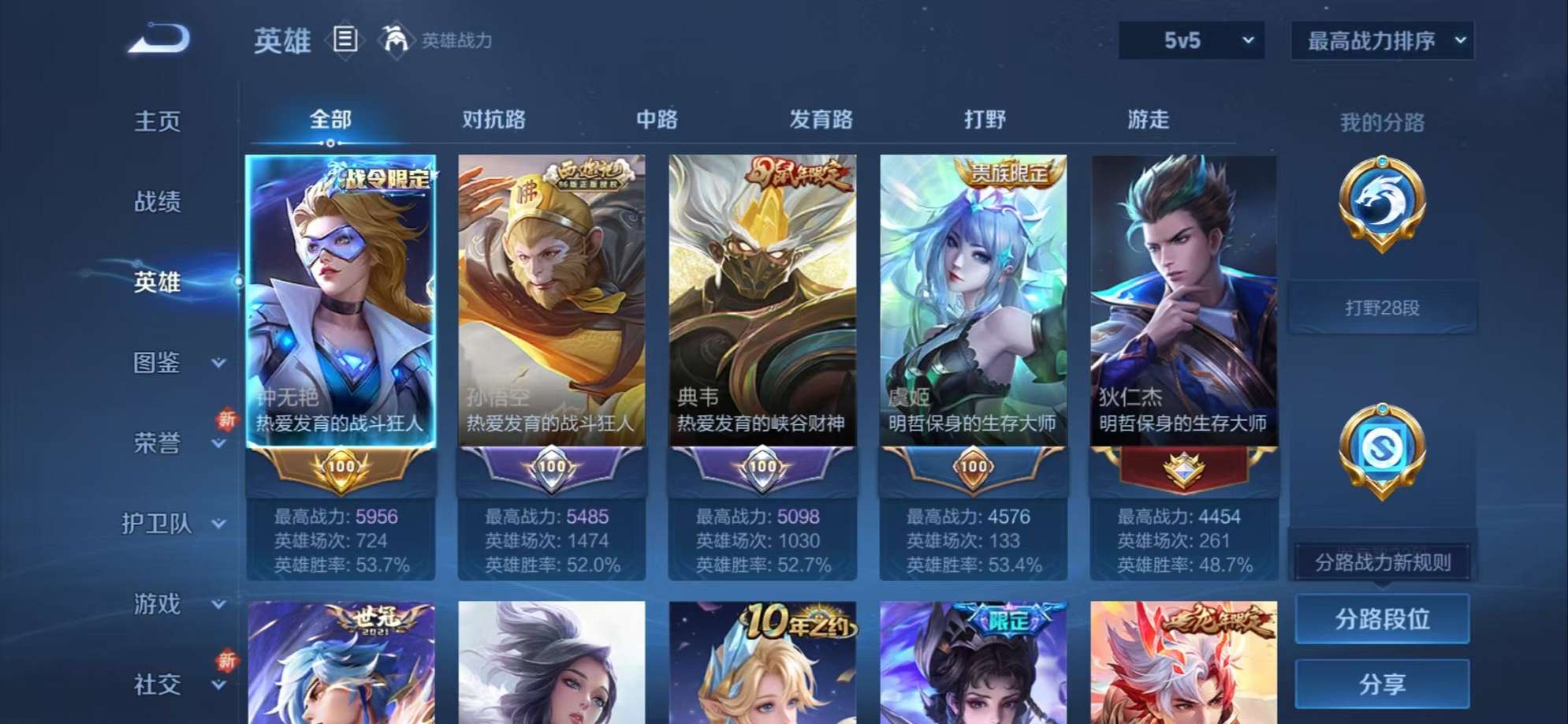Open the hero list icon beside the 英雄 title
1568x724 pixels.
[345, 38]
